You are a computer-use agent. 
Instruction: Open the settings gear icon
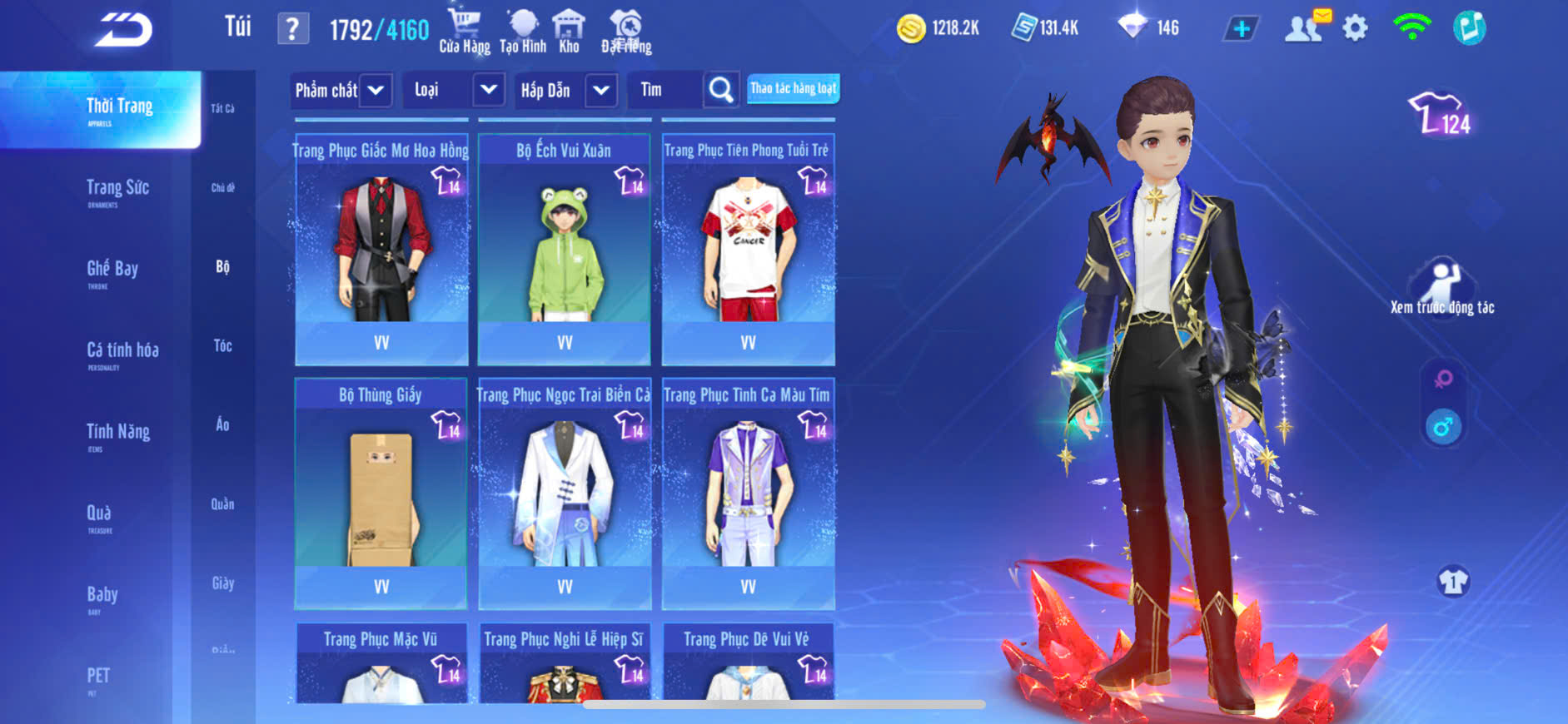(x=1355, y=28)
